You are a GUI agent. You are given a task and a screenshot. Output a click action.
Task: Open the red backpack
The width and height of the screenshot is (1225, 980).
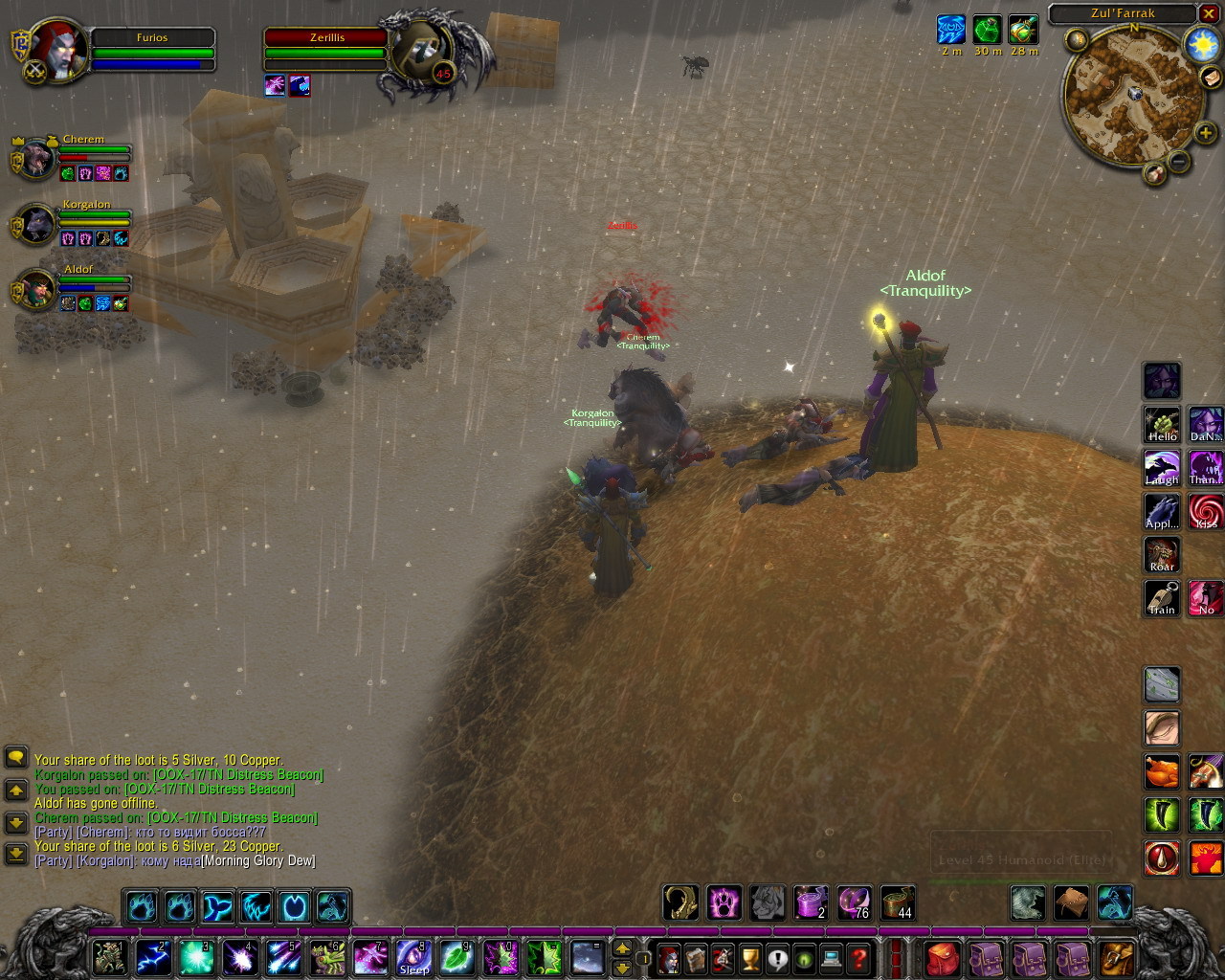click(943, 957)
